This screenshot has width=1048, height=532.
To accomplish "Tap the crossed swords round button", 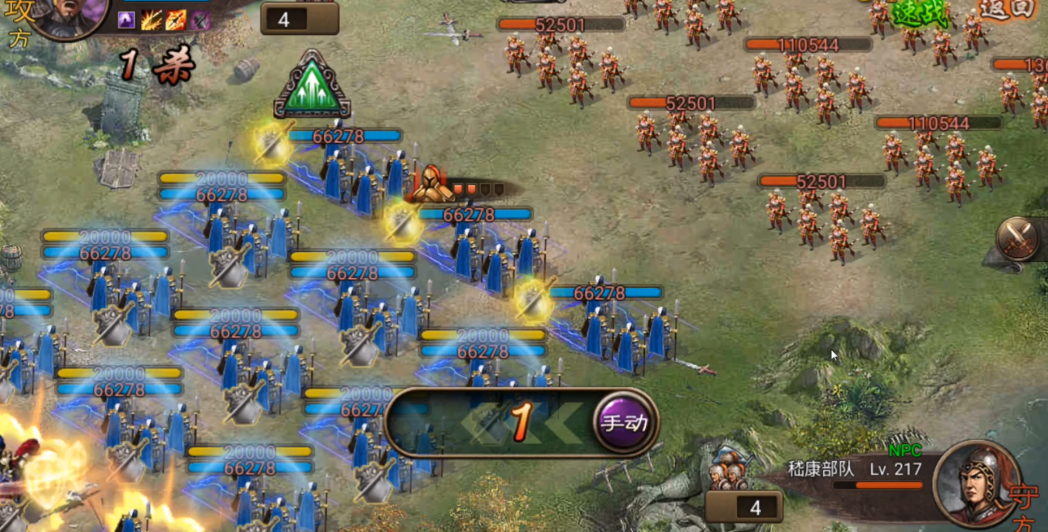I will pyautogui.click(x=1021, y=239).
